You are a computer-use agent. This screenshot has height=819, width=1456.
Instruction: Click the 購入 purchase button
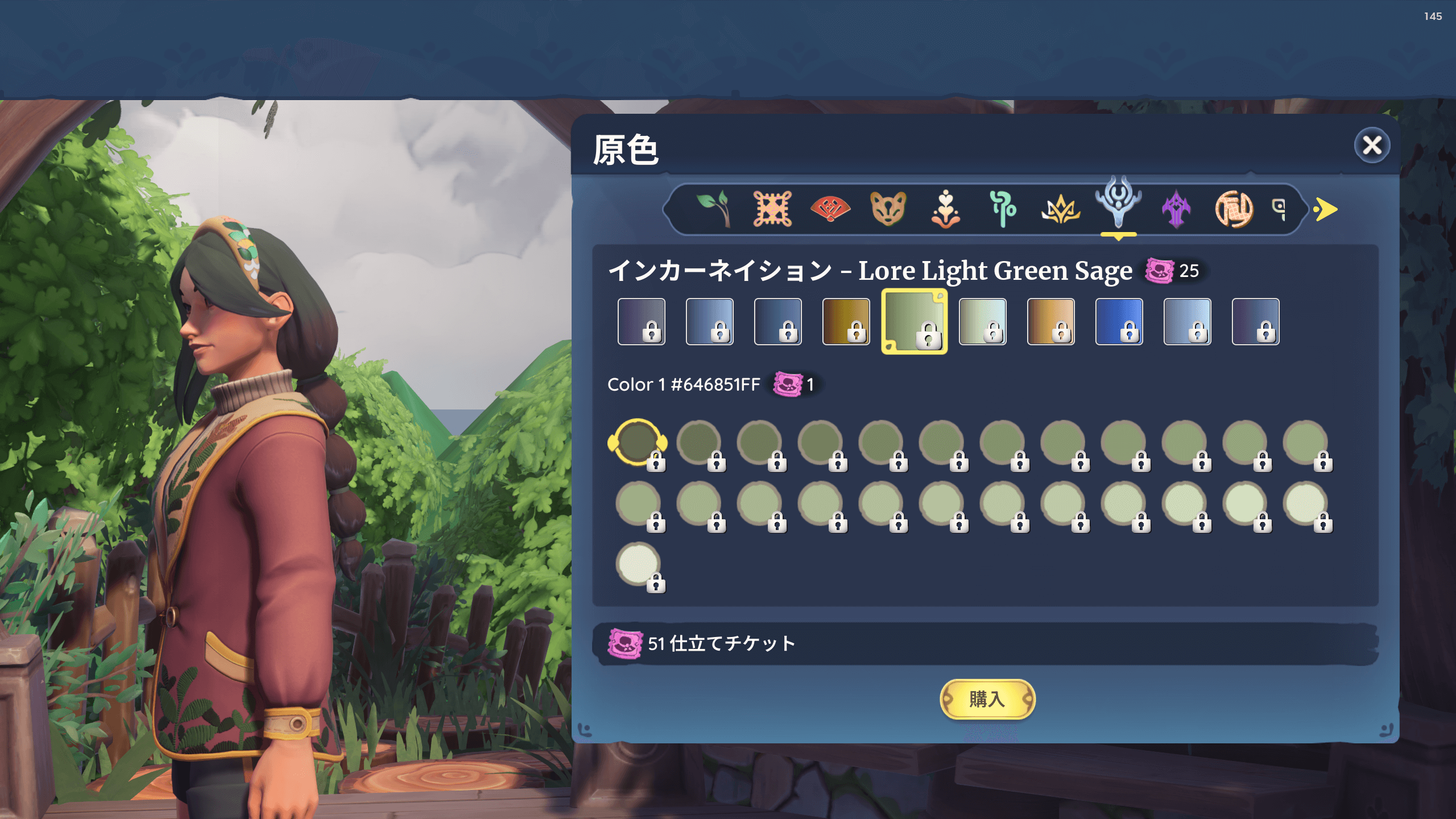pos(987,699)
